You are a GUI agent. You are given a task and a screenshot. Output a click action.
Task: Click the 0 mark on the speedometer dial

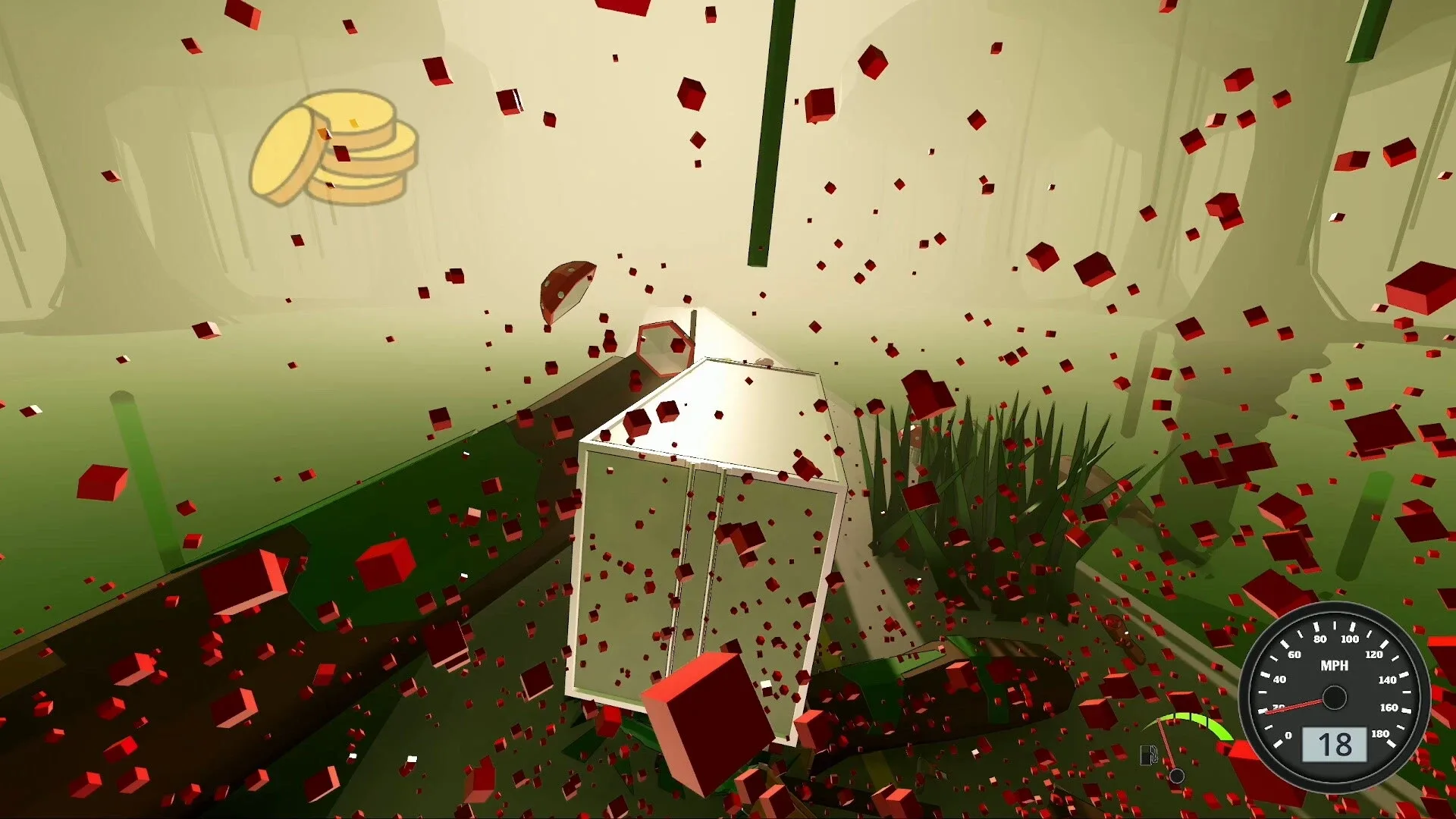[x=1288, y=736]
